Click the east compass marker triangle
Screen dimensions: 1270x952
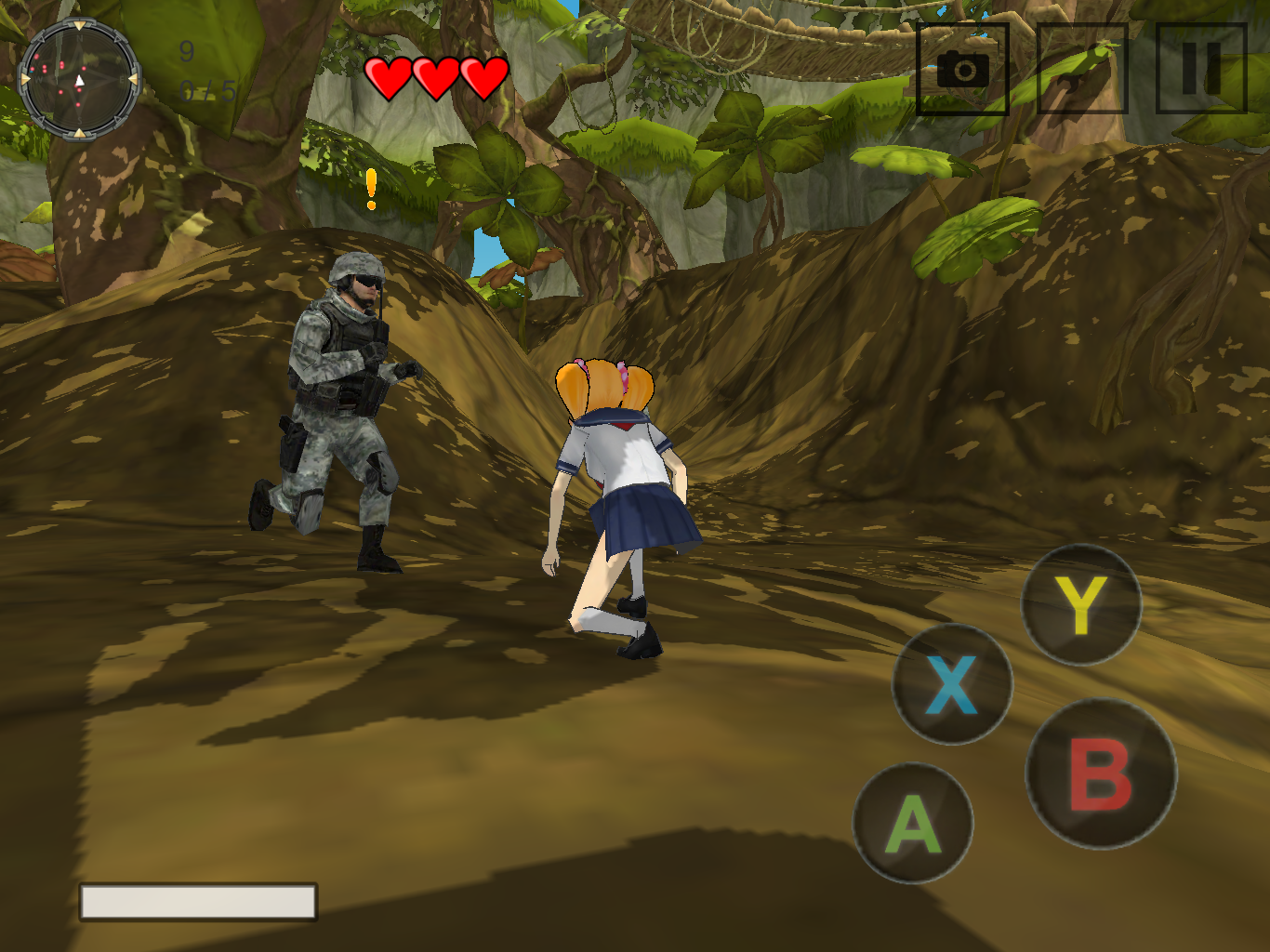(x=133, y=79)
